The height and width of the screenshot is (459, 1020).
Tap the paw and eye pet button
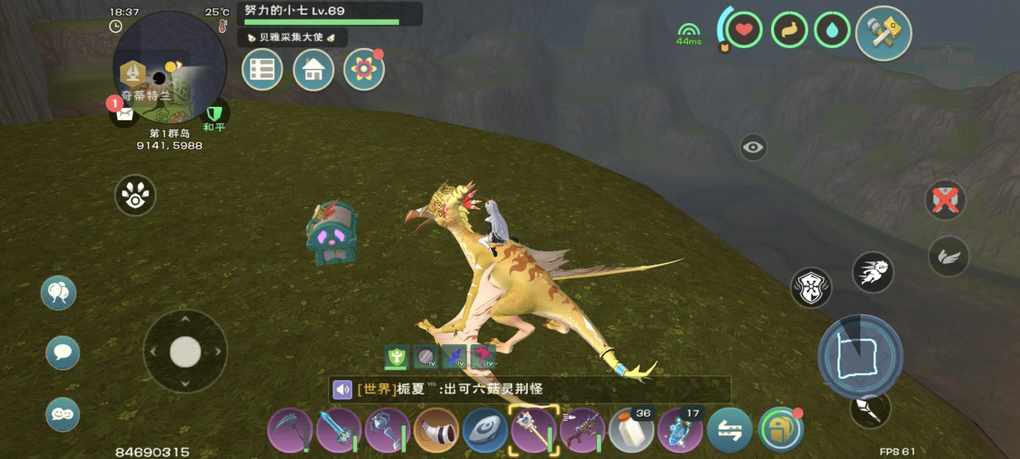135,195
